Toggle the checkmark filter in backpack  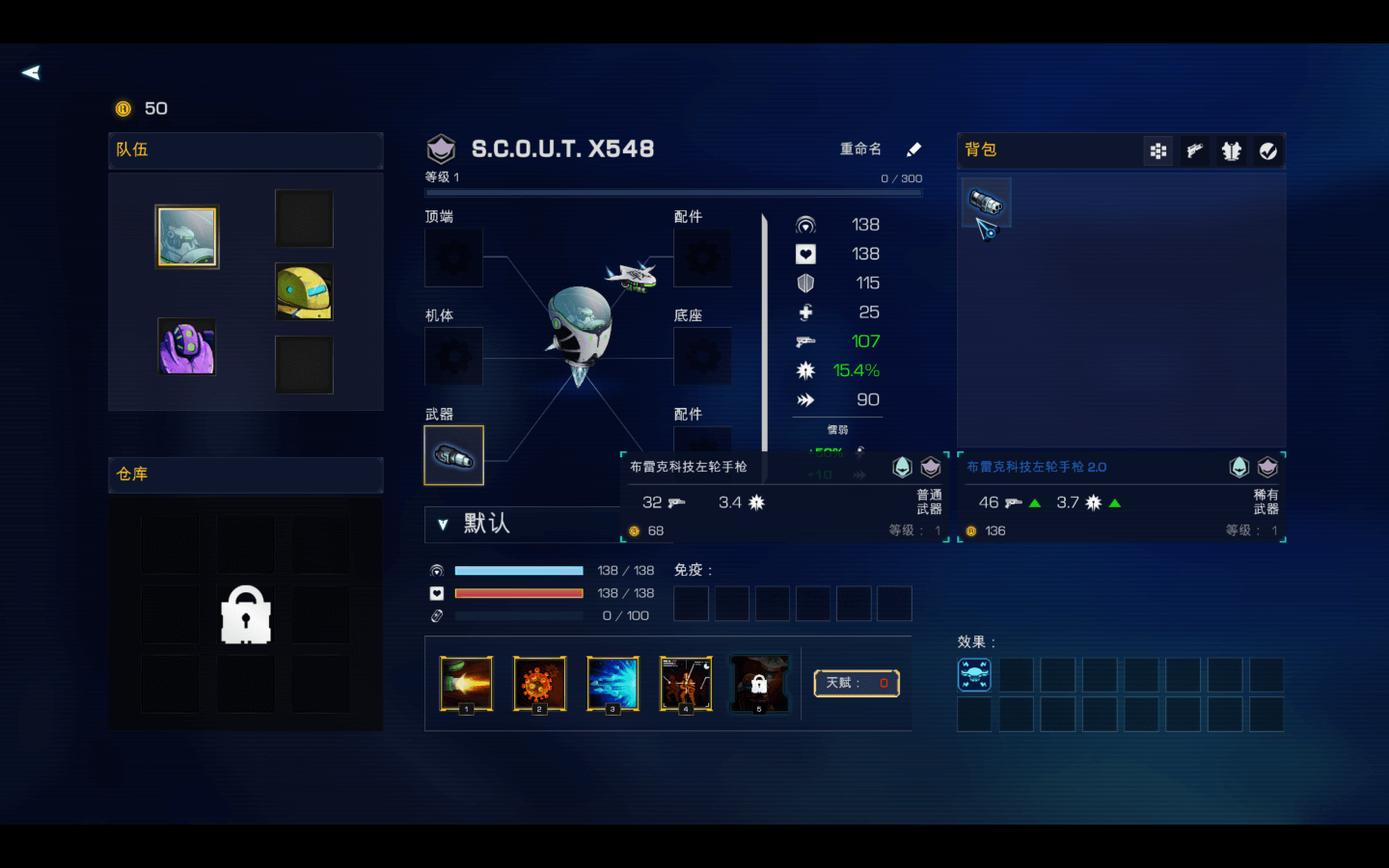[1268, 150]
